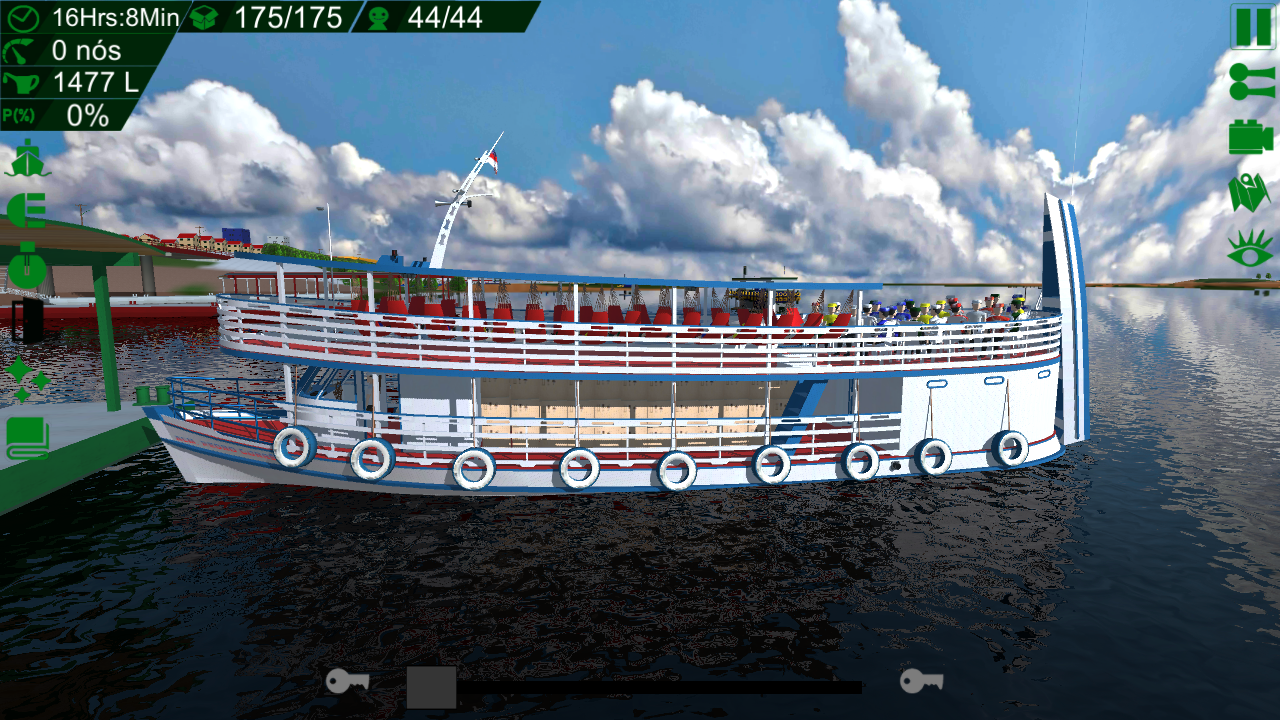Pause the game with the pause button
This screenshot has width=1280, height=720.
pyautogui.click(x=1252, y=26)
